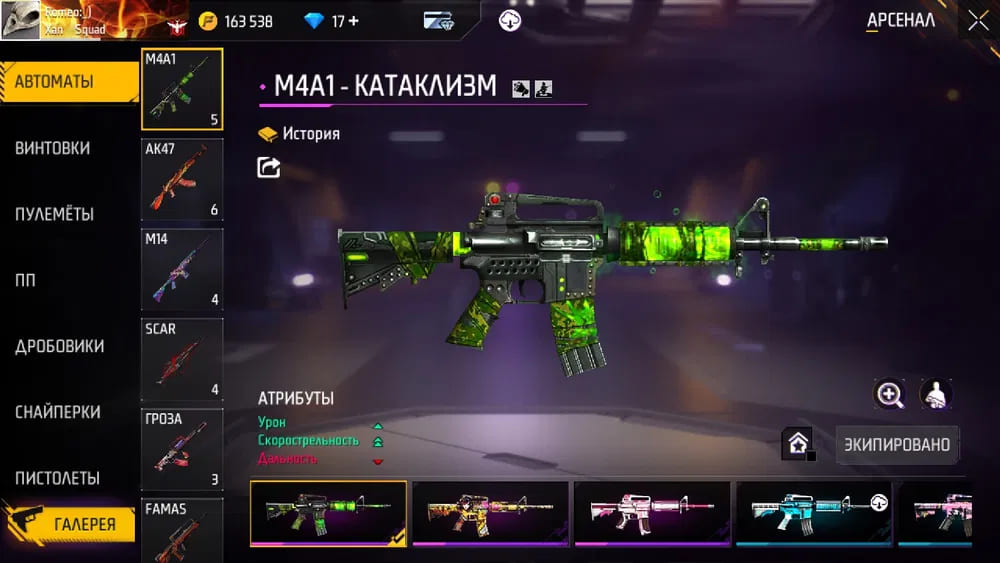Zoom in with the magnifier button
The width and height of the screenshot is (1000, 563).
point(889,394)
